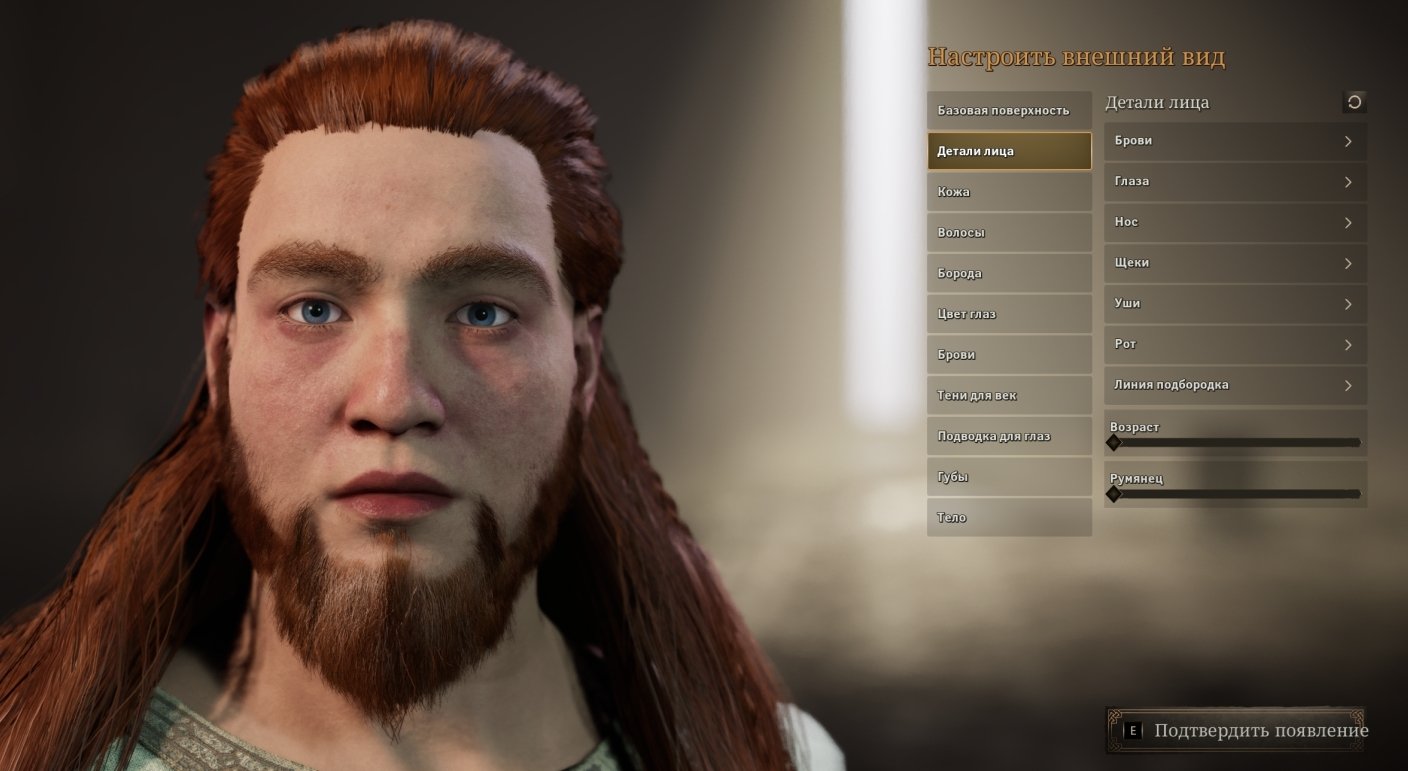Click the reset icon beside Детали лица

pos(1354,102)
